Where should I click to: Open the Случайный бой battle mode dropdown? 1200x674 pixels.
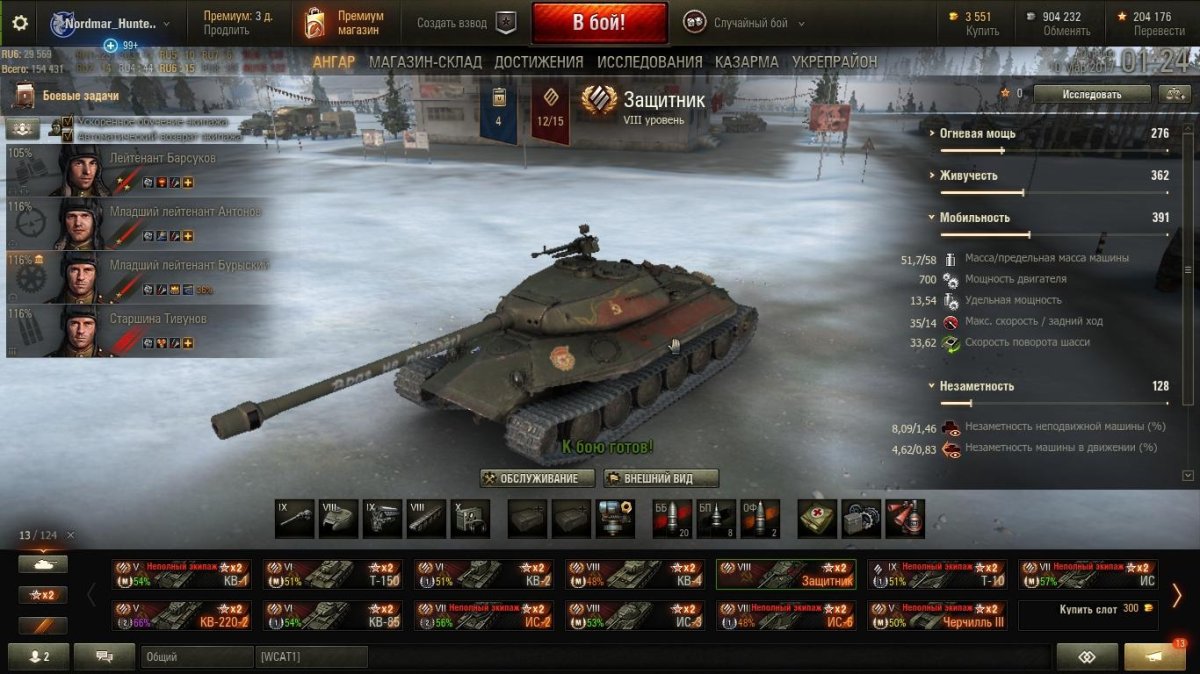click(745, 23)
